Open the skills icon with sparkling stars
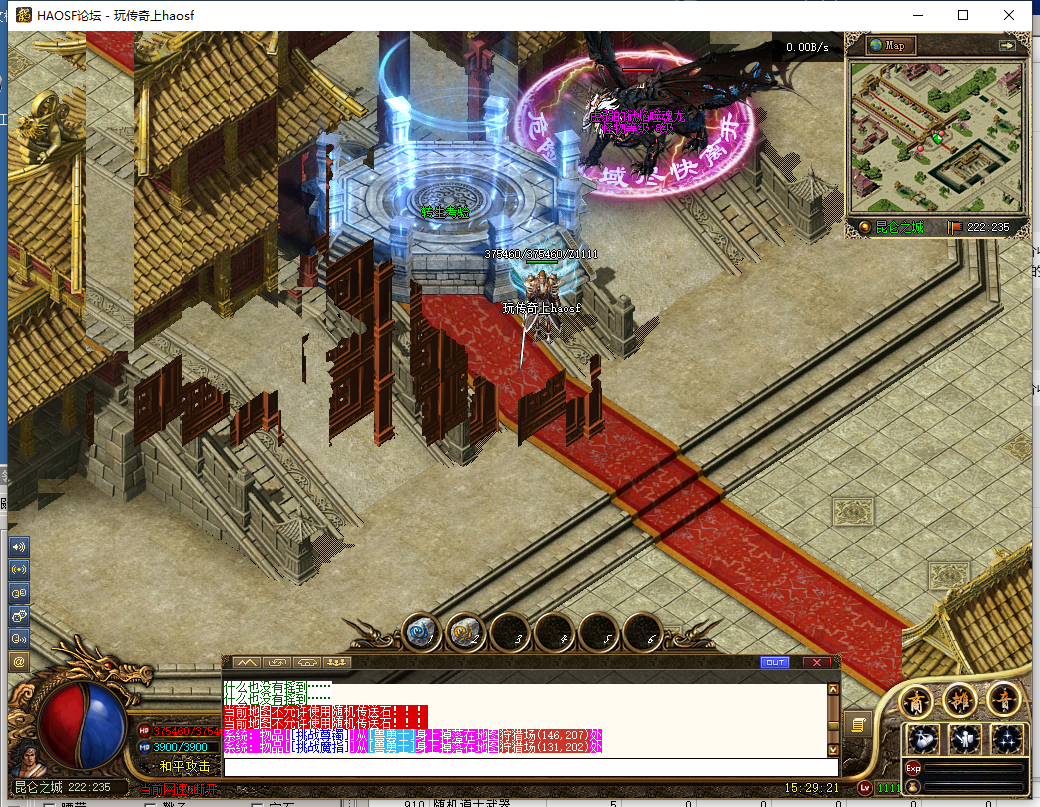Viewport: 1040px width, 807px height. [x=1007, y=740]
